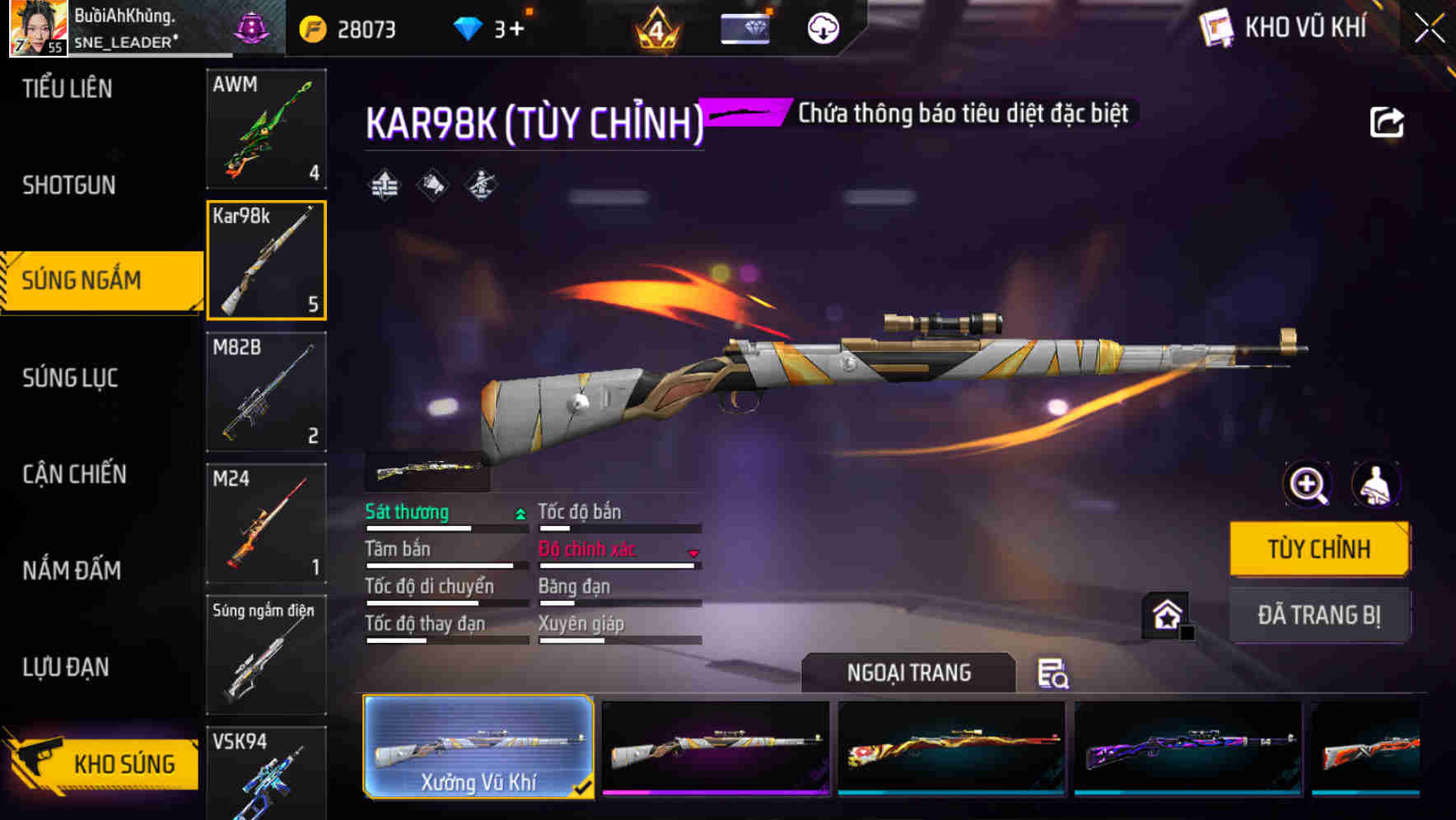Image resolution: width=1456 pixels, height=820 pixels.
Task: Expand the Độ chính xác stat arrow
Action: point(692,553)
